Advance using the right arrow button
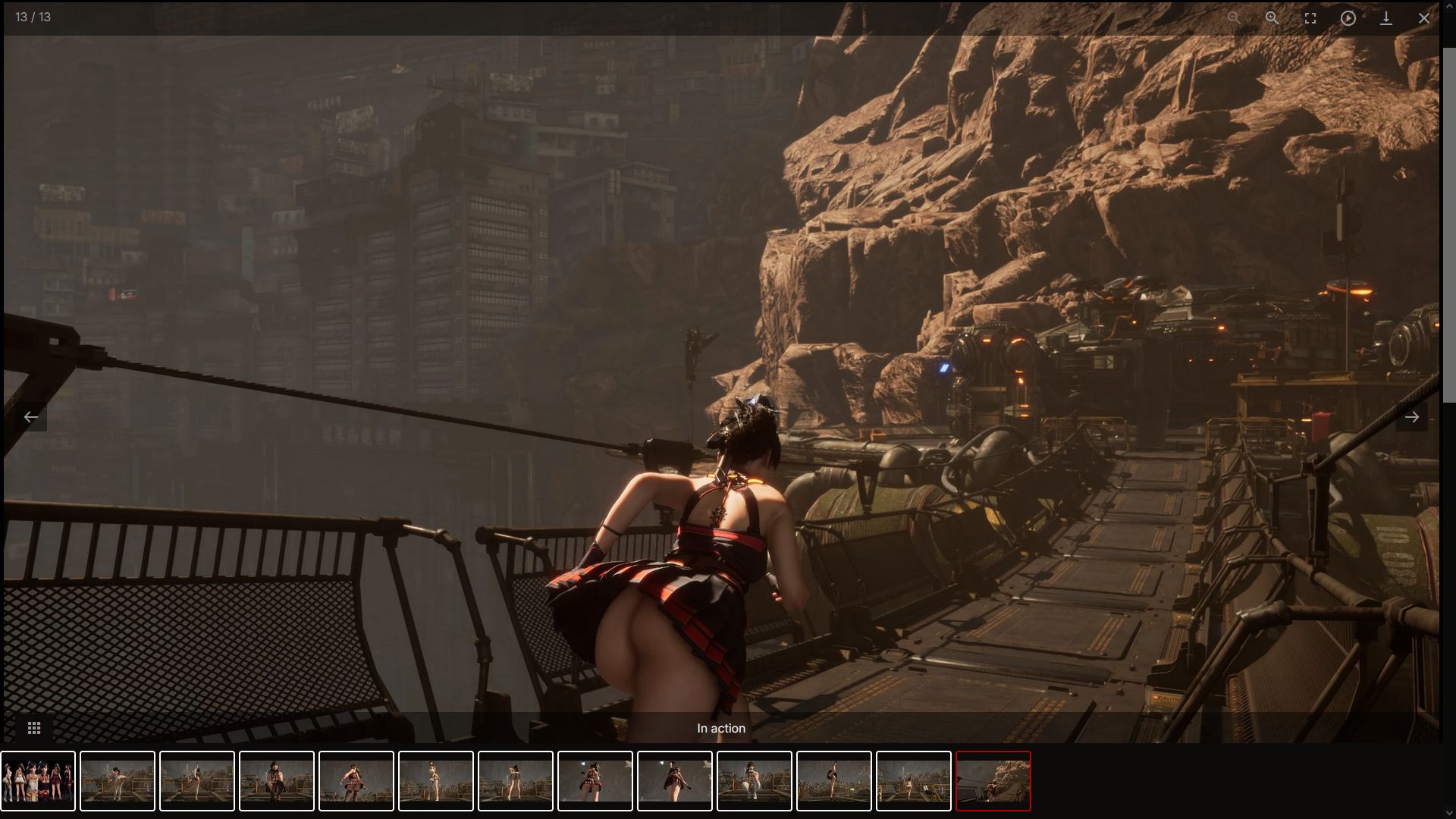This screenshot has height=819, width=1456. tap(1411, 417)
